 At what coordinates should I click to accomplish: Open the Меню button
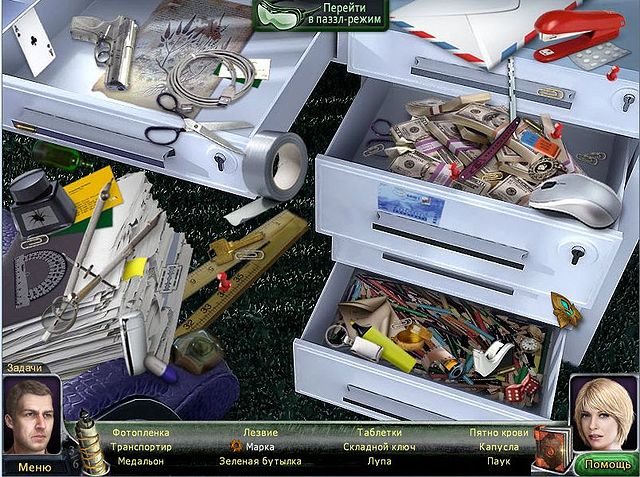(33, 466)
